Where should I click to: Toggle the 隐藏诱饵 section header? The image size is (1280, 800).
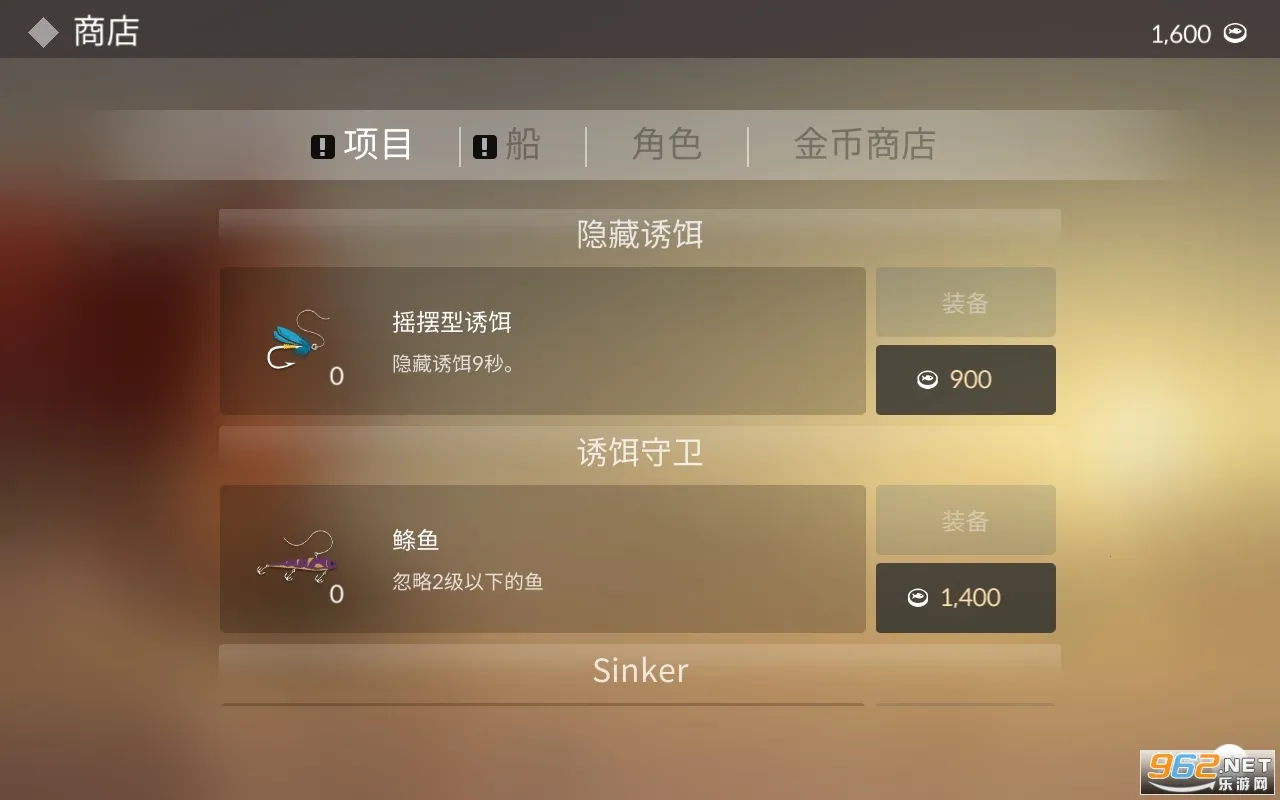click(640, 233)
